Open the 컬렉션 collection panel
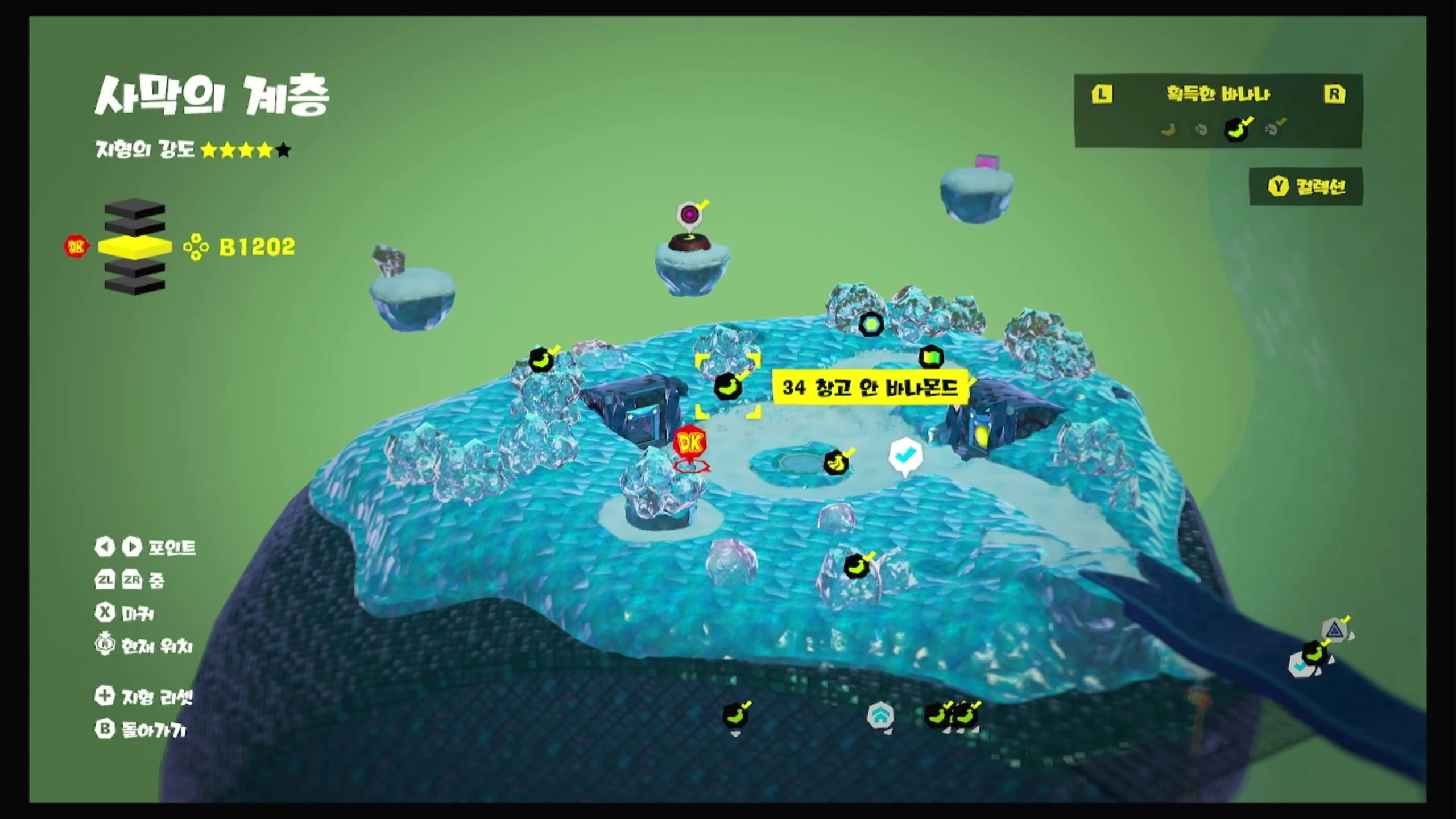The image size is (1456, 819). (x=1307, y=187)
